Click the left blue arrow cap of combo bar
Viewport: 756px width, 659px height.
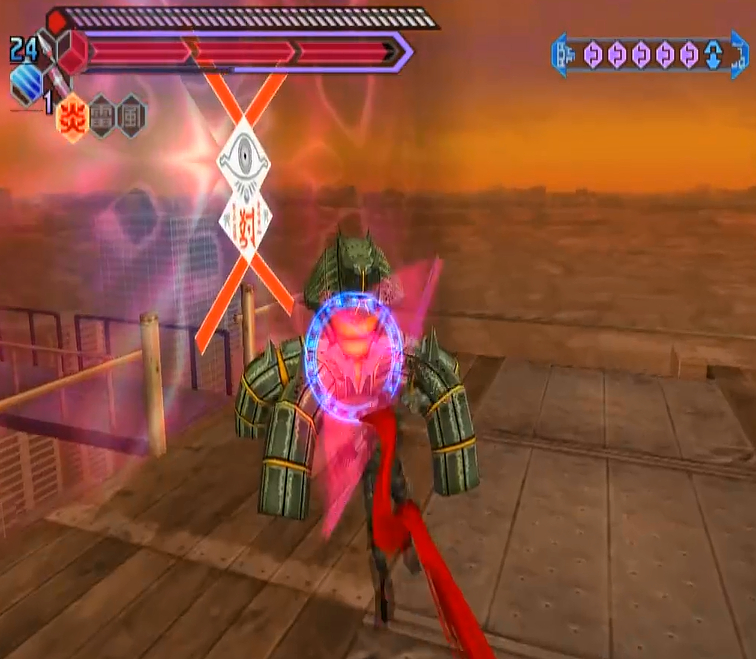tap(561, 53)
